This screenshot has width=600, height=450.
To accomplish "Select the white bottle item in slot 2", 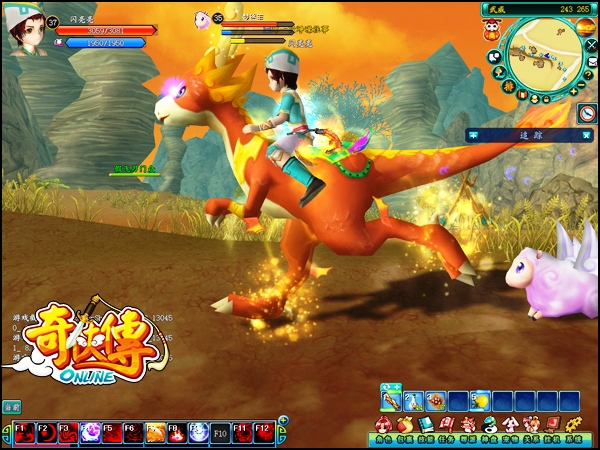I will click(x=412, y=401).
